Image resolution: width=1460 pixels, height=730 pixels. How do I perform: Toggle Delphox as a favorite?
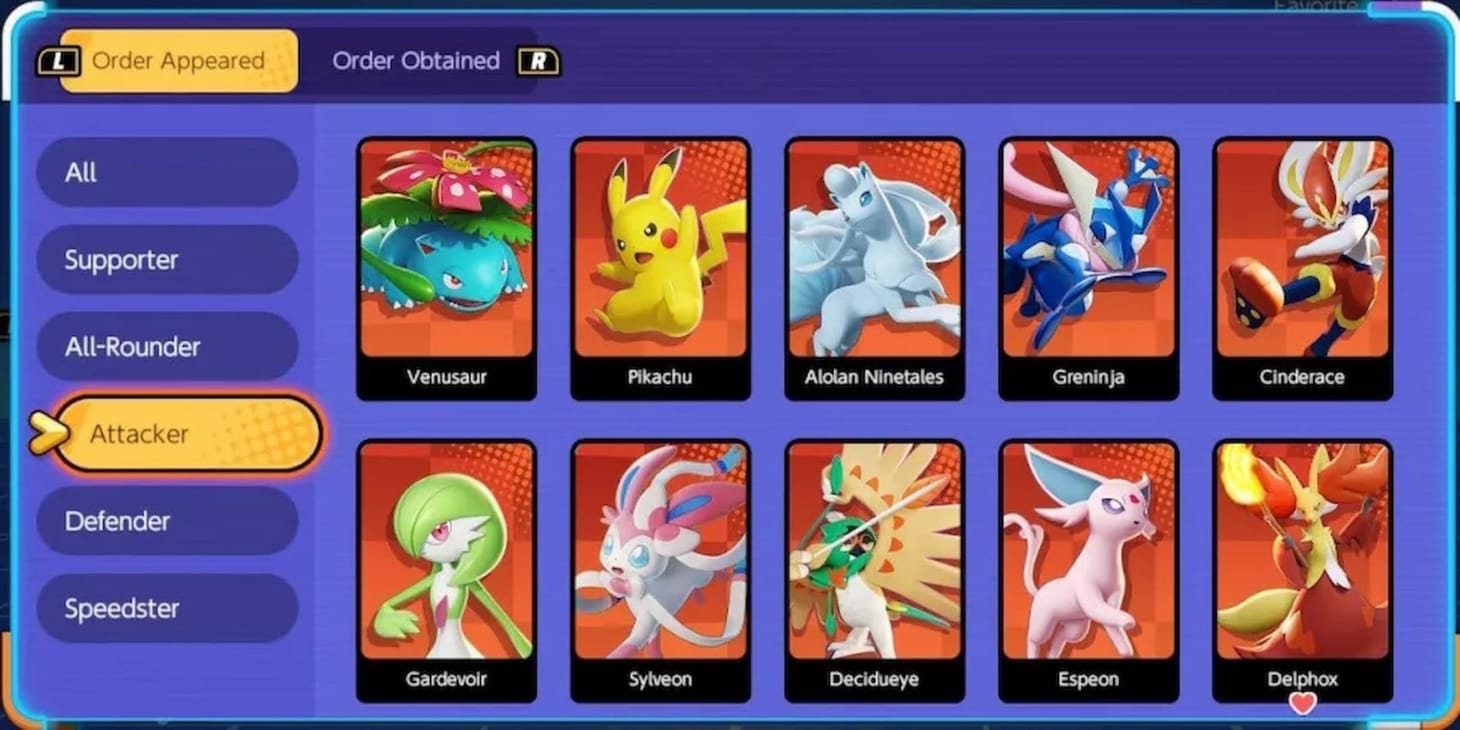click(1302, 704)
